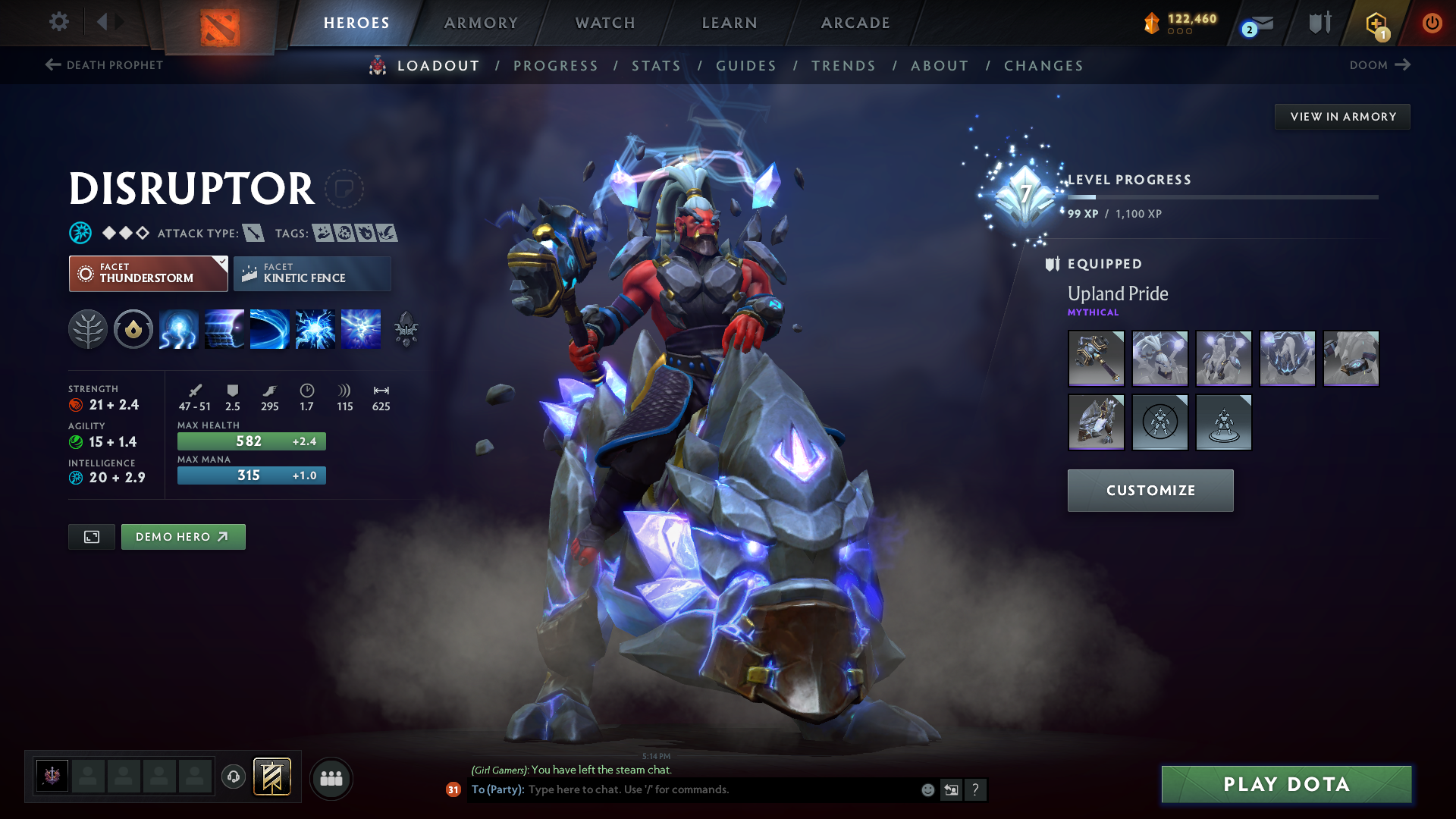This screenshot has width=1456, height=819.
Task: Switch to the ARMORY tab
Action: (481, 23)
